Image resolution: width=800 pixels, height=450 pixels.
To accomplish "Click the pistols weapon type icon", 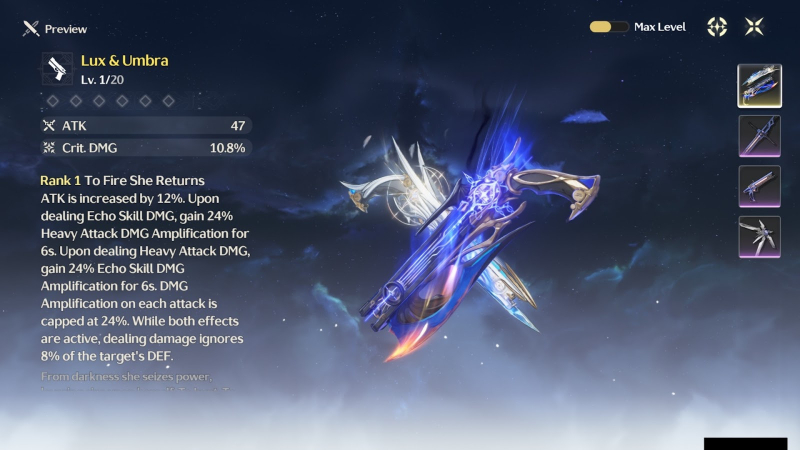I will point(57,68).
